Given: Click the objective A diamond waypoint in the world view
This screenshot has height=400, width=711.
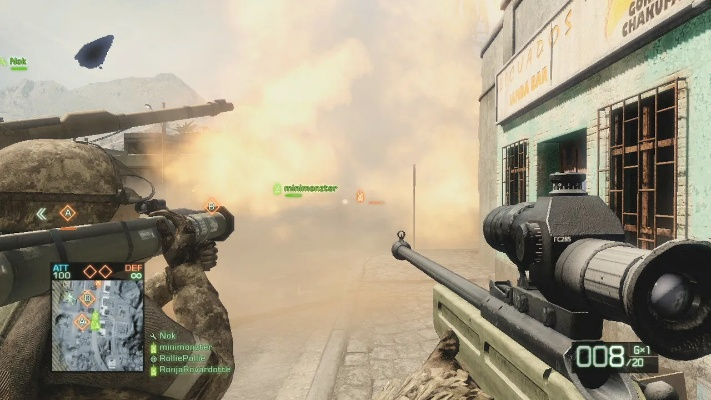Looking at the screenshot, I should coord(67,212).
